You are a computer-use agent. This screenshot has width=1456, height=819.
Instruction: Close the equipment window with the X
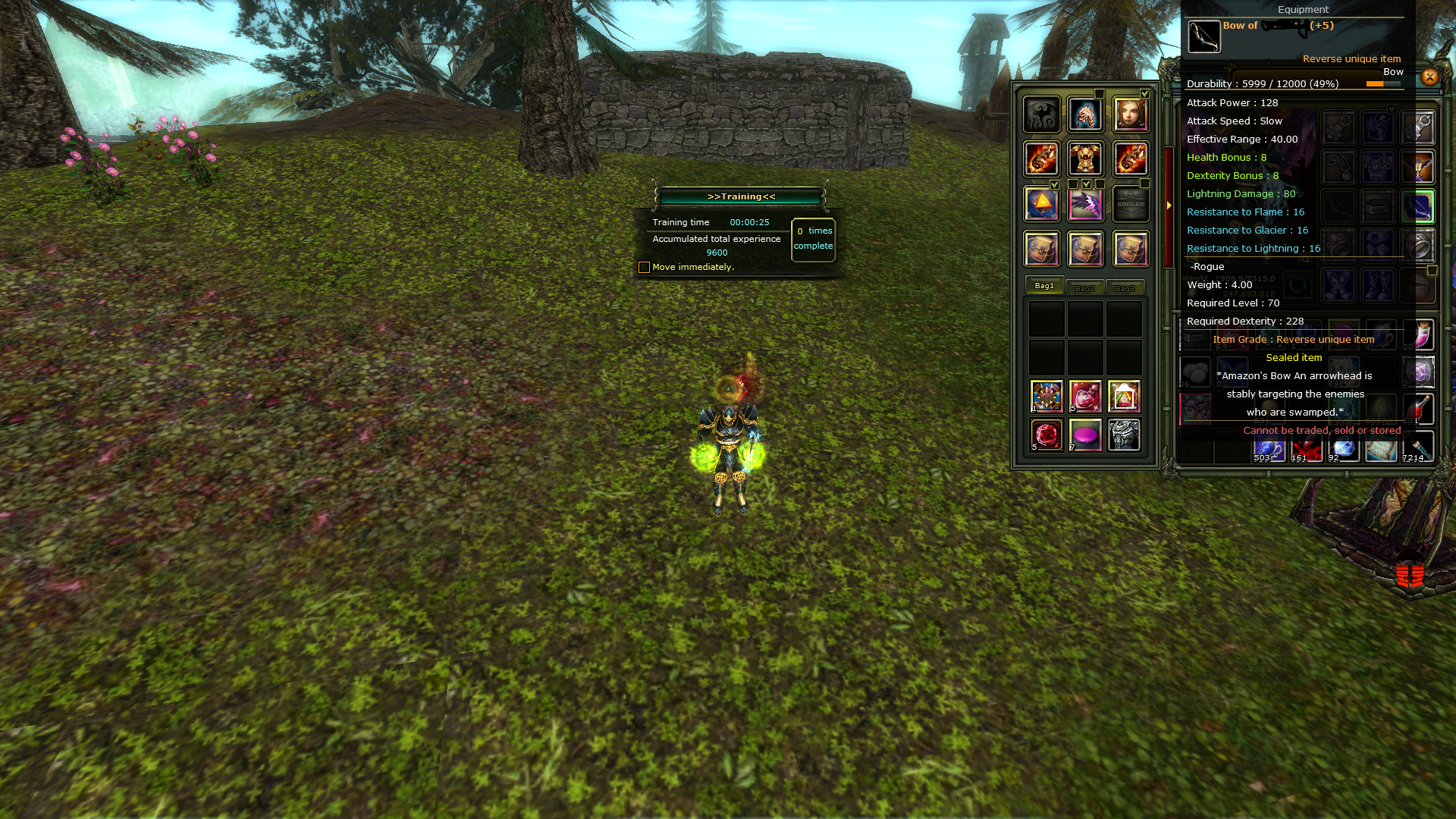coord(1429,77)
